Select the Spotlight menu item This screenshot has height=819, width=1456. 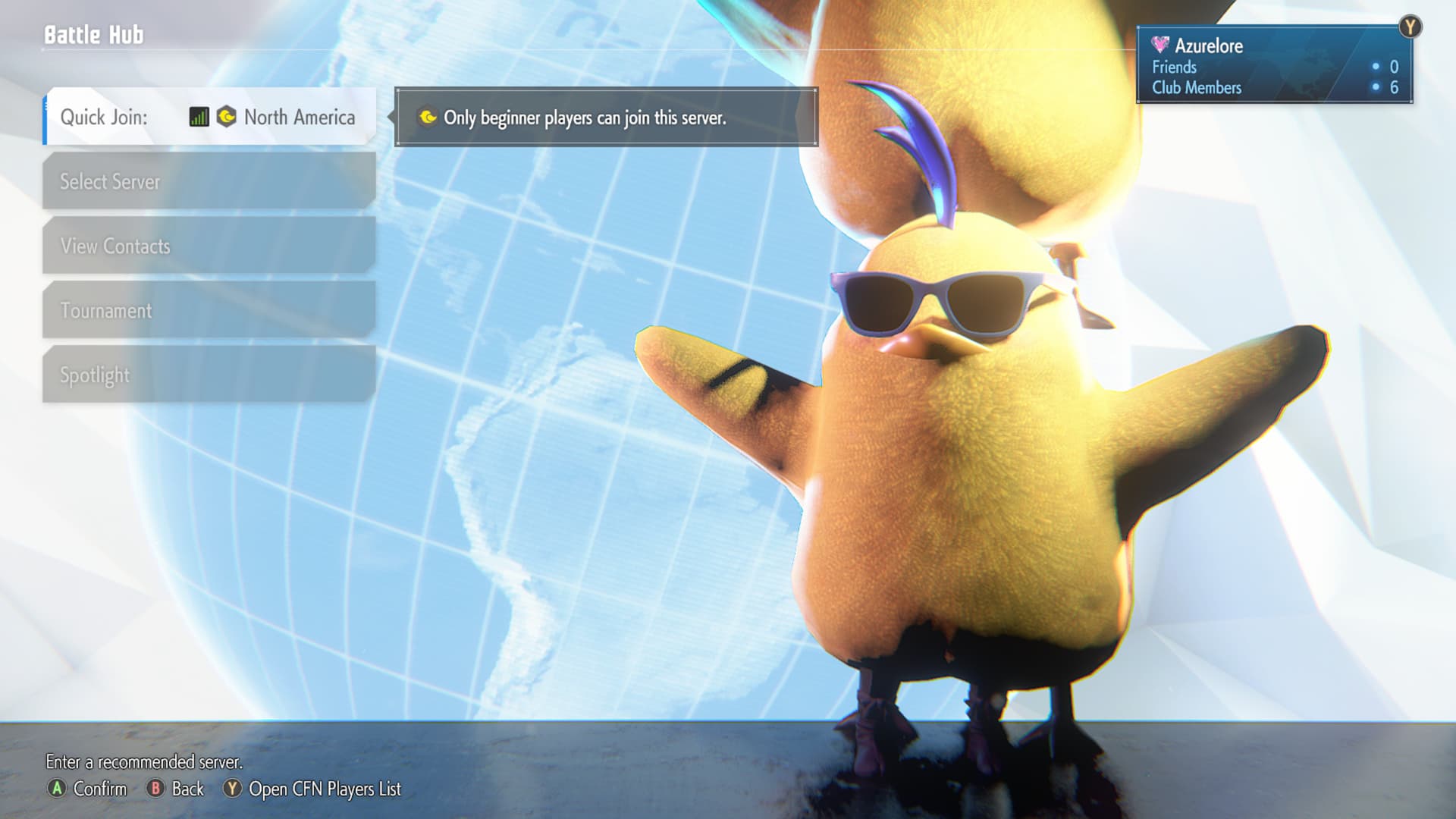(209, 375)
